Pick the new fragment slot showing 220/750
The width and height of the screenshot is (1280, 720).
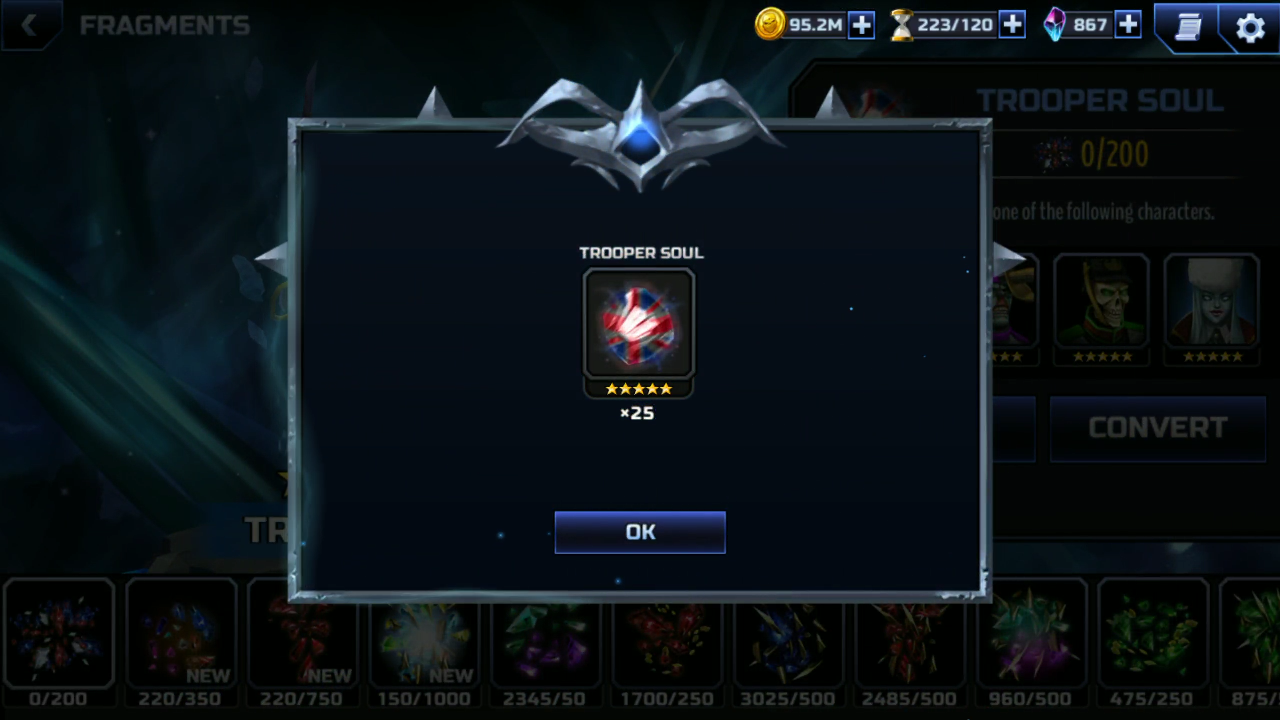point(303,634)
